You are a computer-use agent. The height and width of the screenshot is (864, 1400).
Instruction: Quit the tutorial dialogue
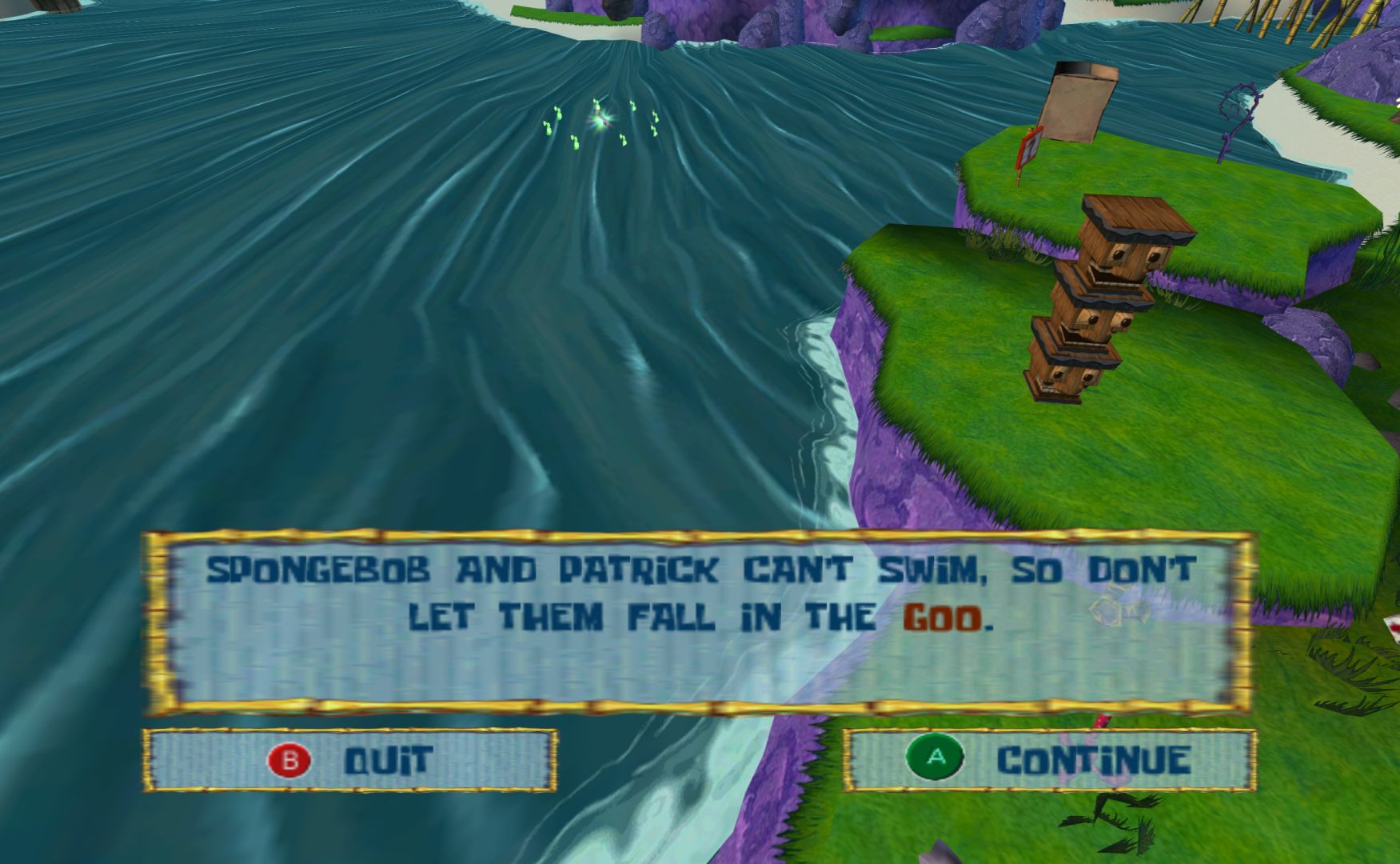click(350, 760)
